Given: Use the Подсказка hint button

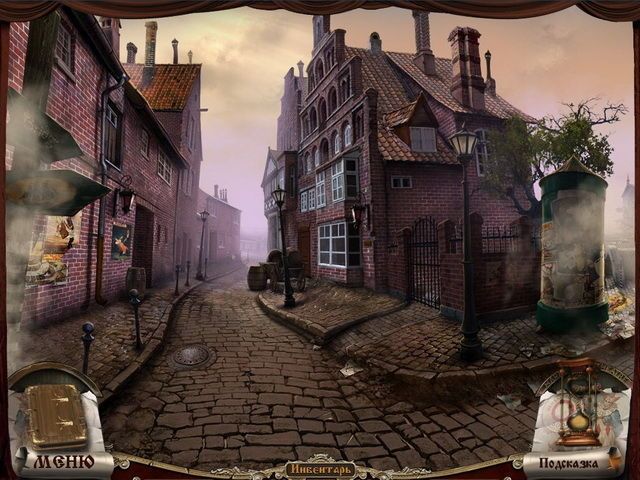Looking at the screenshot, I should pos(567,463).
